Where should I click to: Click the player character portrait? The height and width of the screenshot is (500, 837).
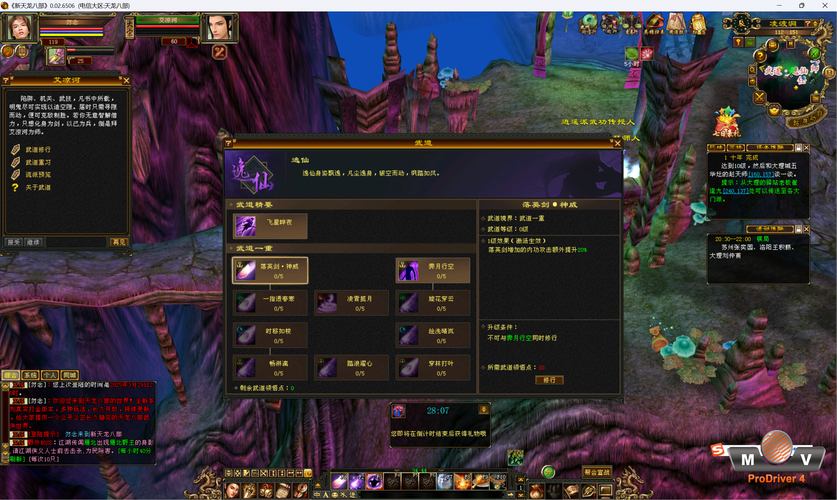pyautogui.click(x=19, y=28)
